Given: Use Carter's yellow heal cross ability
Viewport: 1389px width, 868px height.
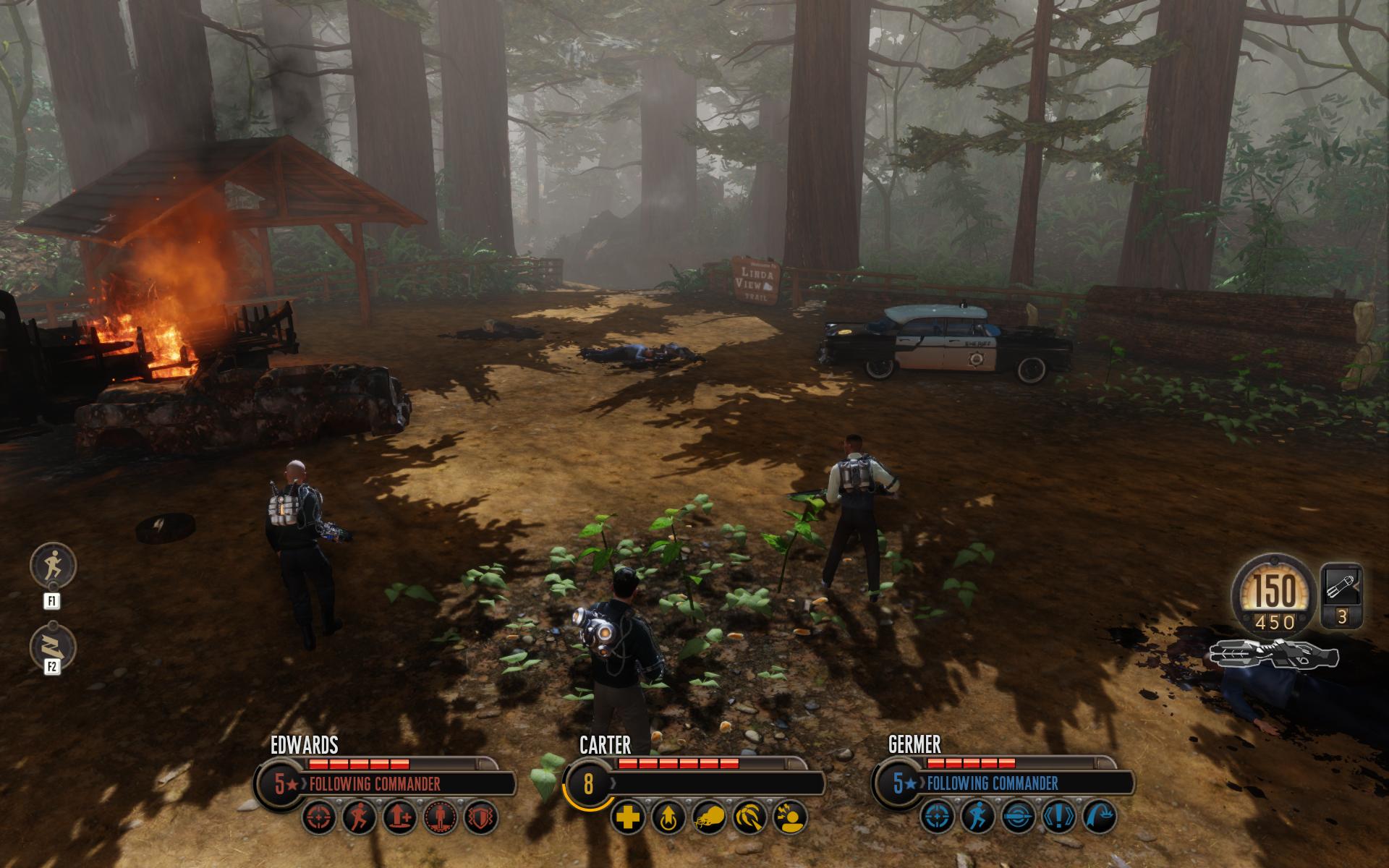Looking at the screenshot, I should tap(626, 818).
